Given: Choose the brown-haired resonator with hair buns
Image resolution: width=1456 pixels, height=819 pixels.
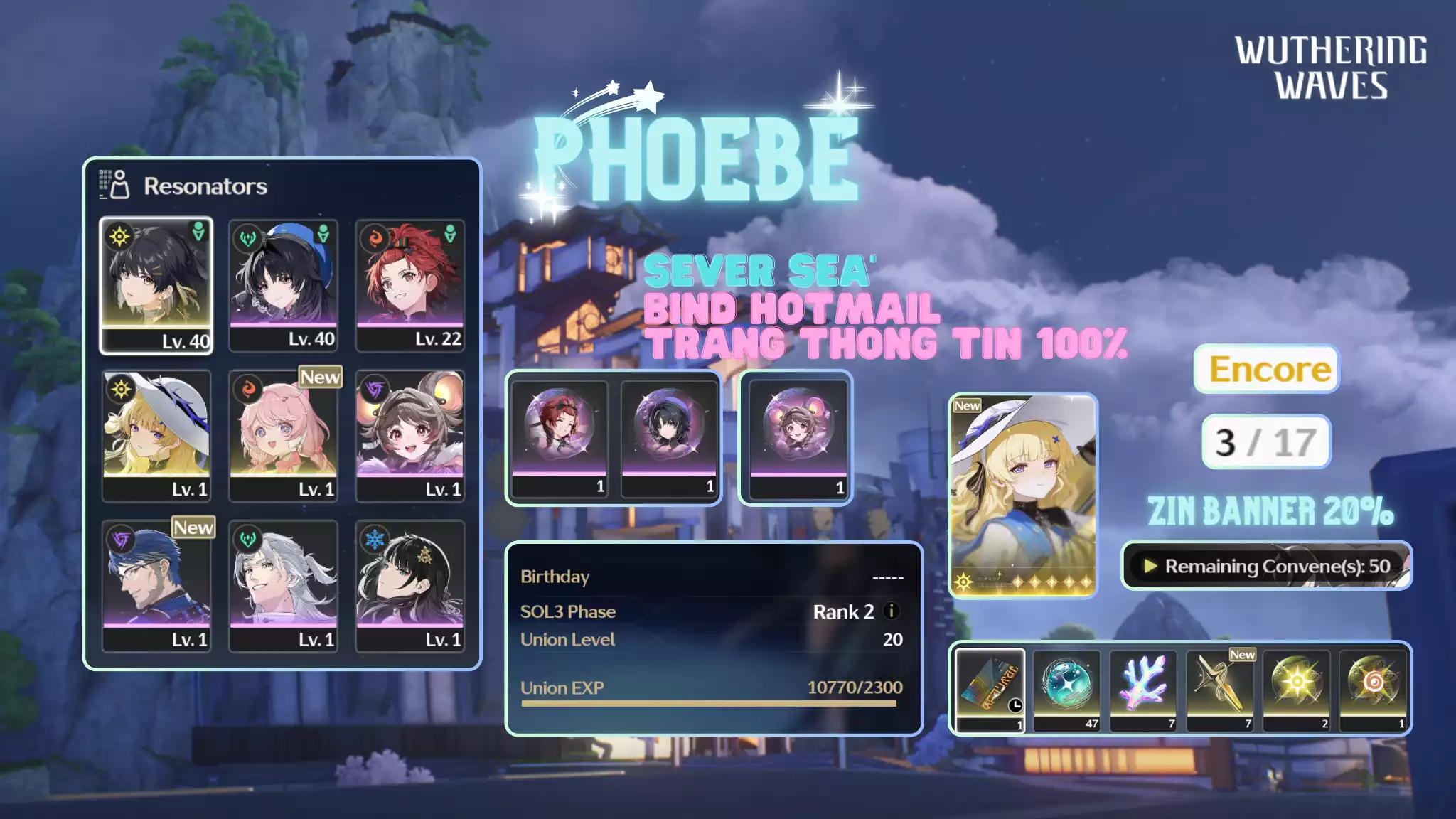Looking at the screenshot, I should 410,435.
